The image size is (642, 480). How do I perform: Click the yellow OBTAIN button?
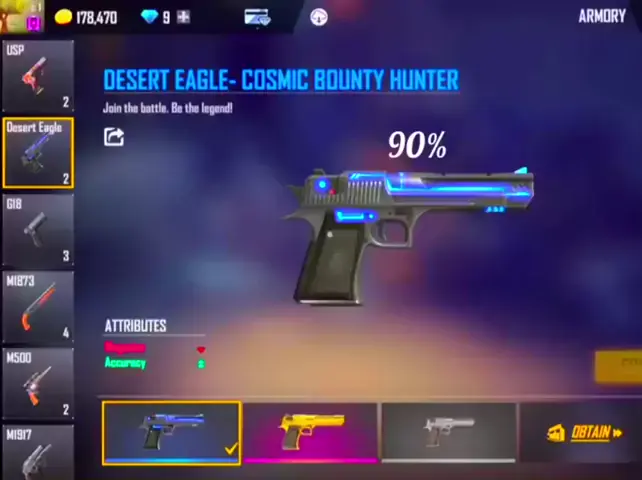coord(584,432)
